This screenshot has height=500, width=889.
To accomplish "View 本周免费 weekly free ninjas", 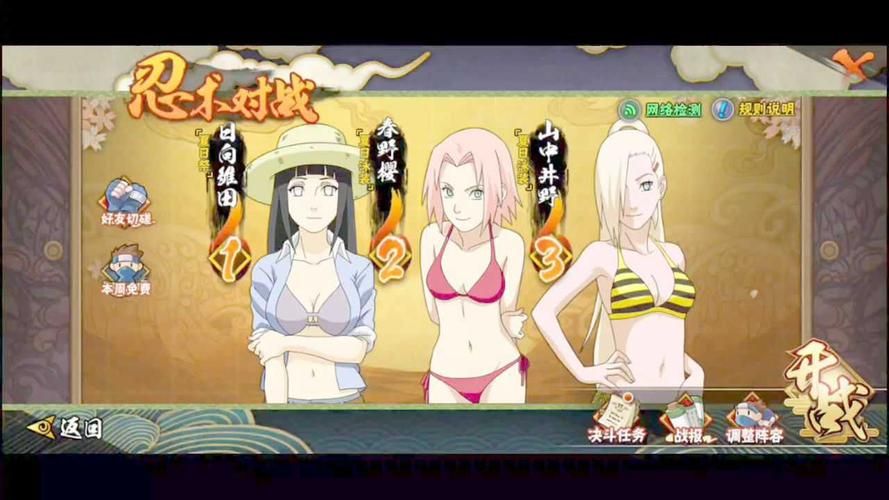I will click(125, 271).
